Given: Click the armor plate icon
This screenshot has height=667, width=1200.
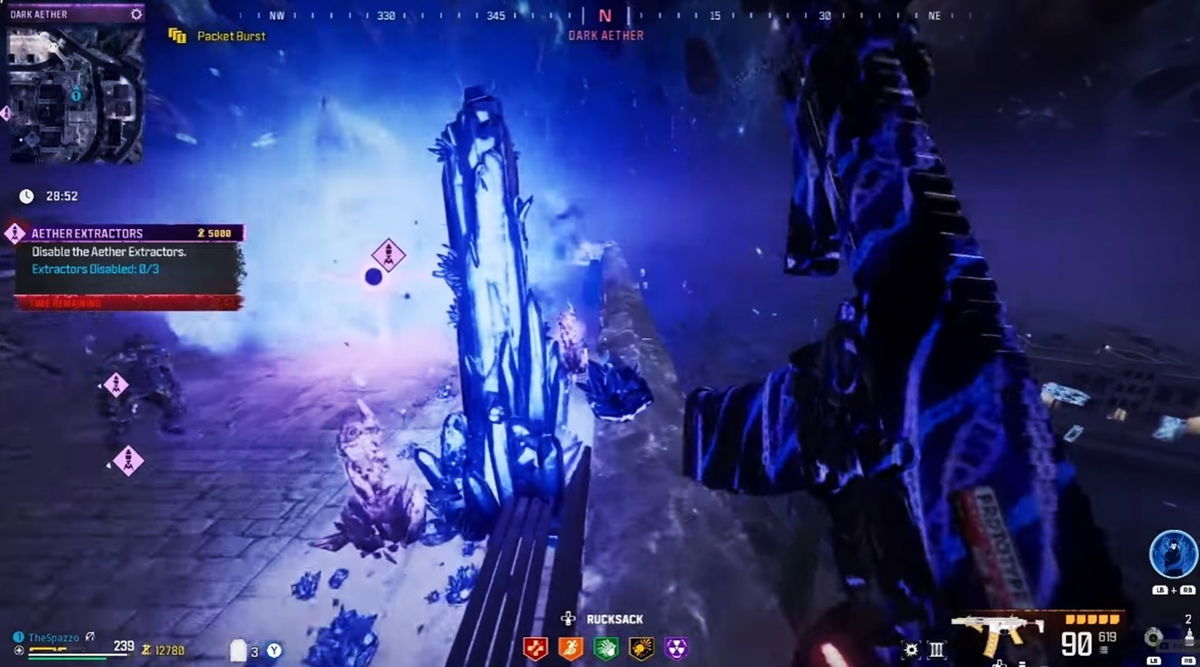Looking at the screenshot, I should click(x=237, y=651).
